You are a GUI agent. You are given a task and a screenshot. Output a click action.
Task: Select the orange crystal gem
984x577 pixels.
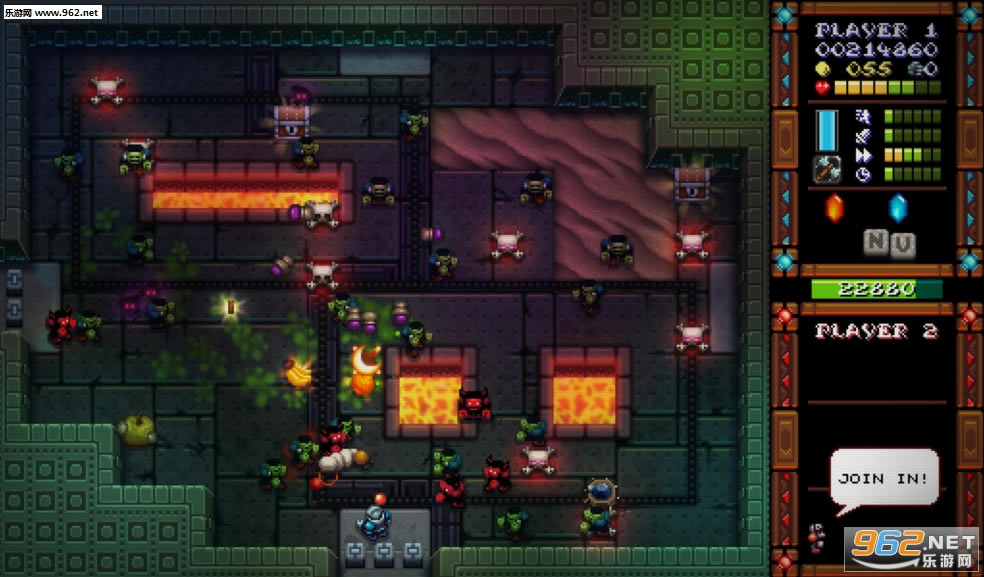pos(833,207)
